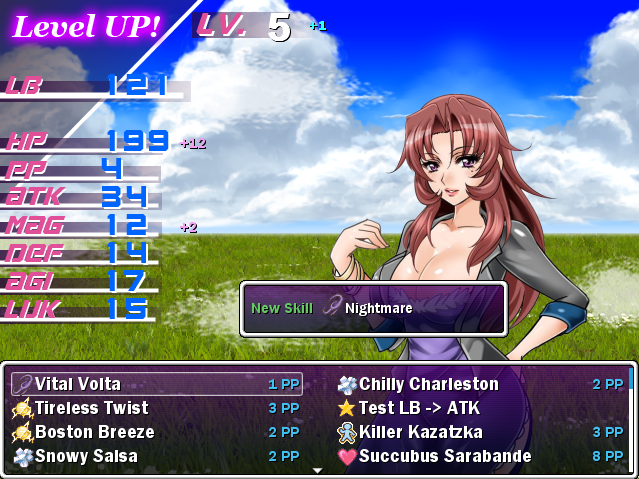639x479 pixels.
Task: Select the Vital Volta skill
Action: [x=156, y=384]
